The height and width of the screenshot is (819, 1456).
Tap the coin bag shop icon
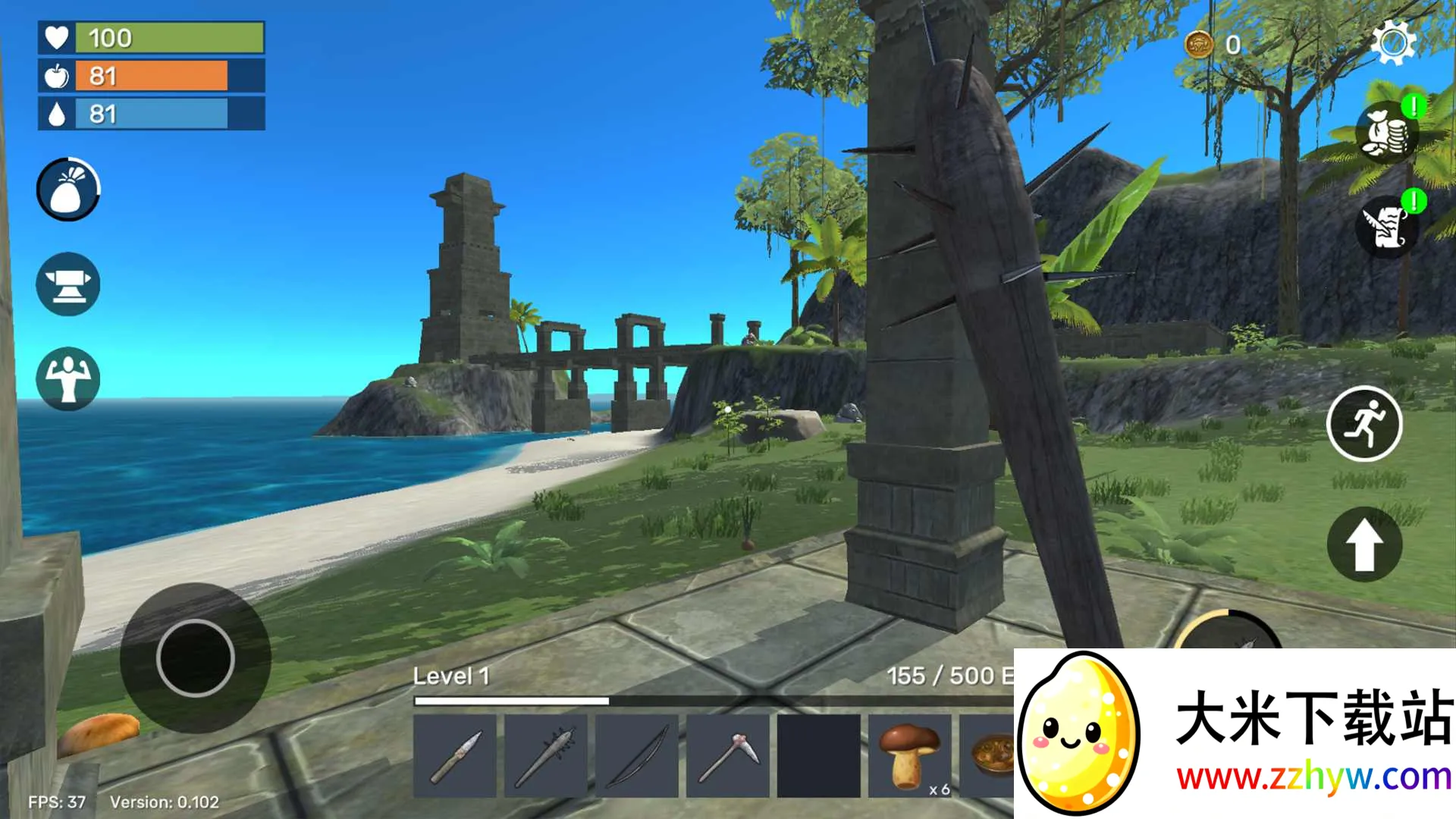[x=1387, y=133]
